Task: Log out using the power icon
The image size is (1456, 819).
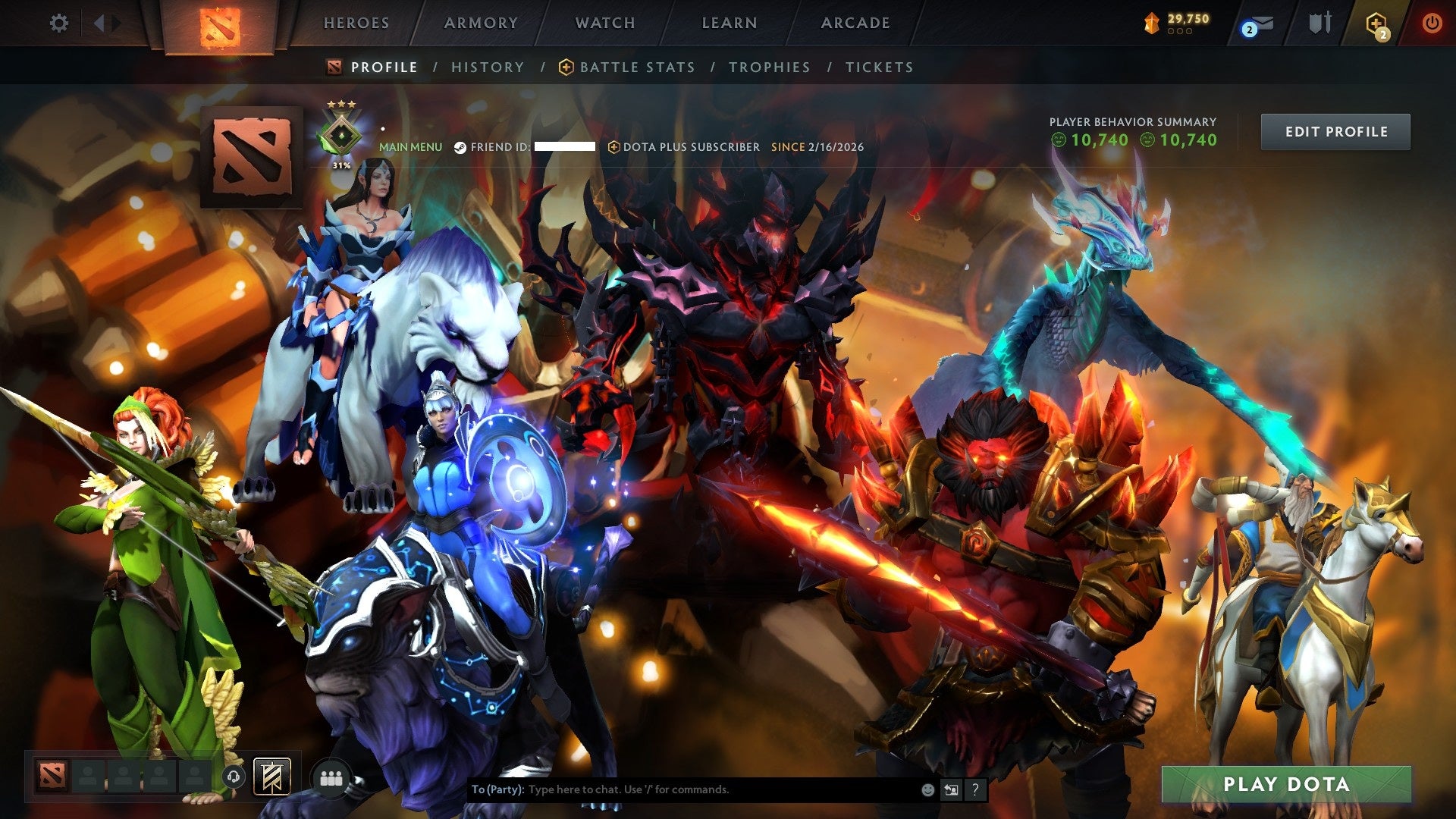Action: 1433,23
